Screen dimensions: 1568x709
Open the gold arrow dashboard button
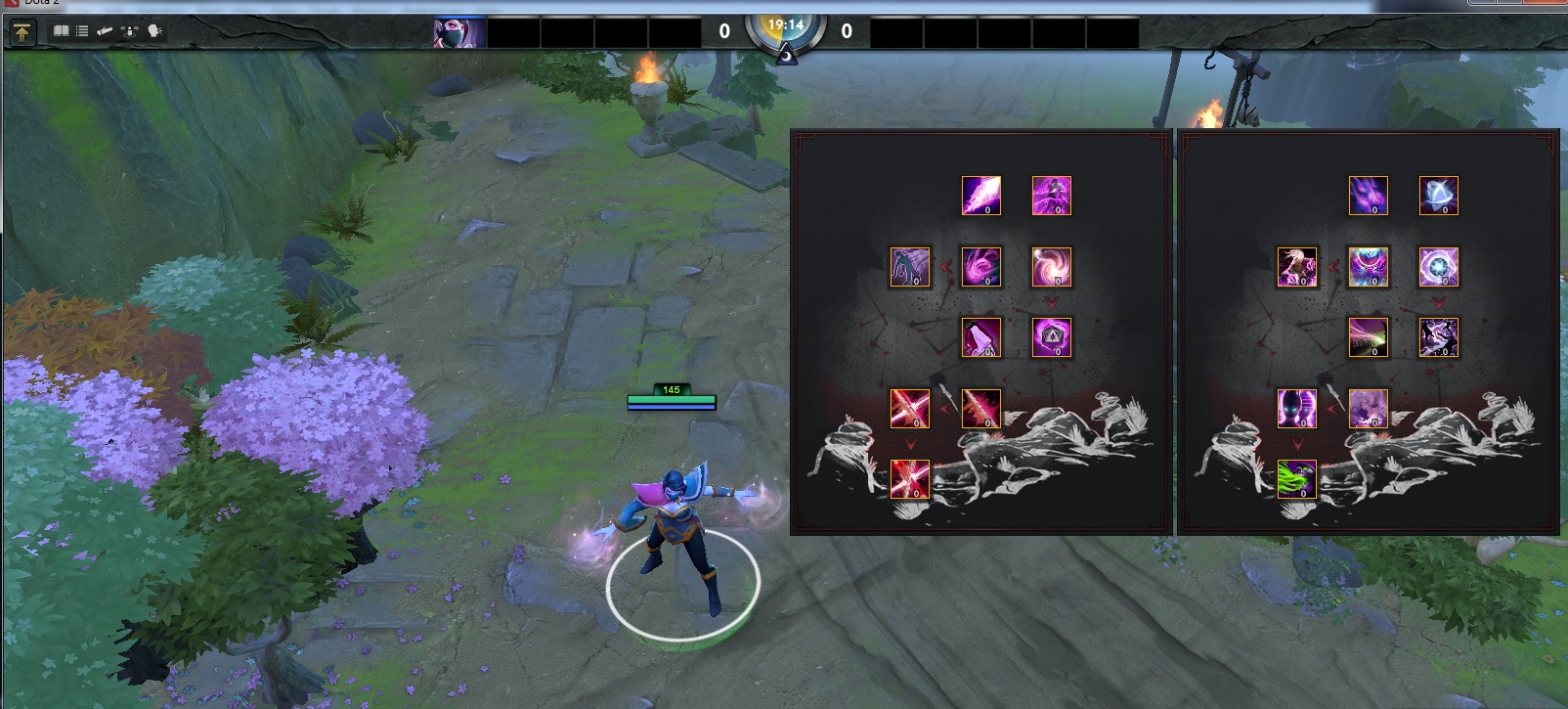22,32
